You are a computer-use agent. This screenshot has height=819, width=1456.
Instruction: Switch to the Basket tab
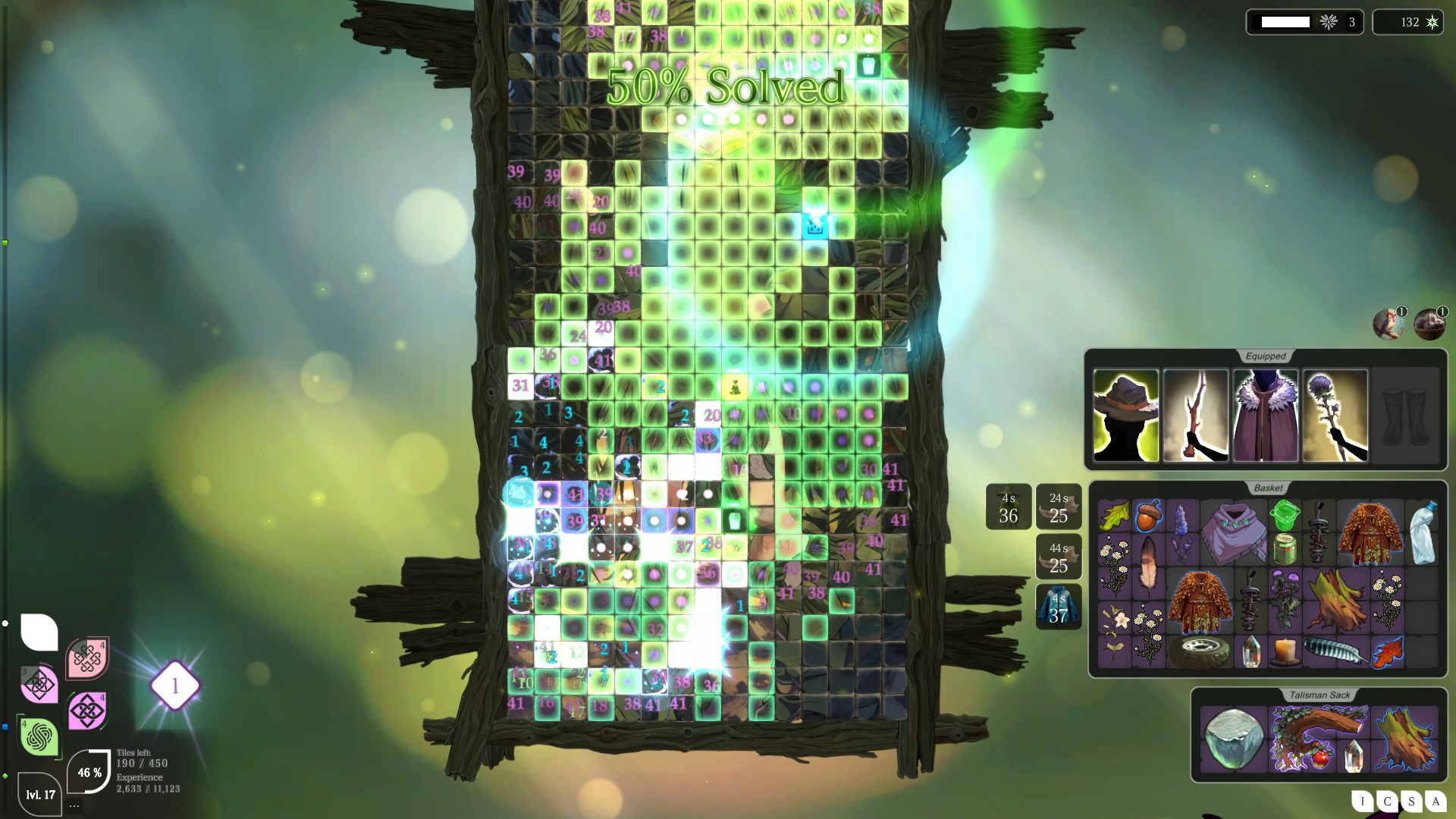tap(1269, 489)
